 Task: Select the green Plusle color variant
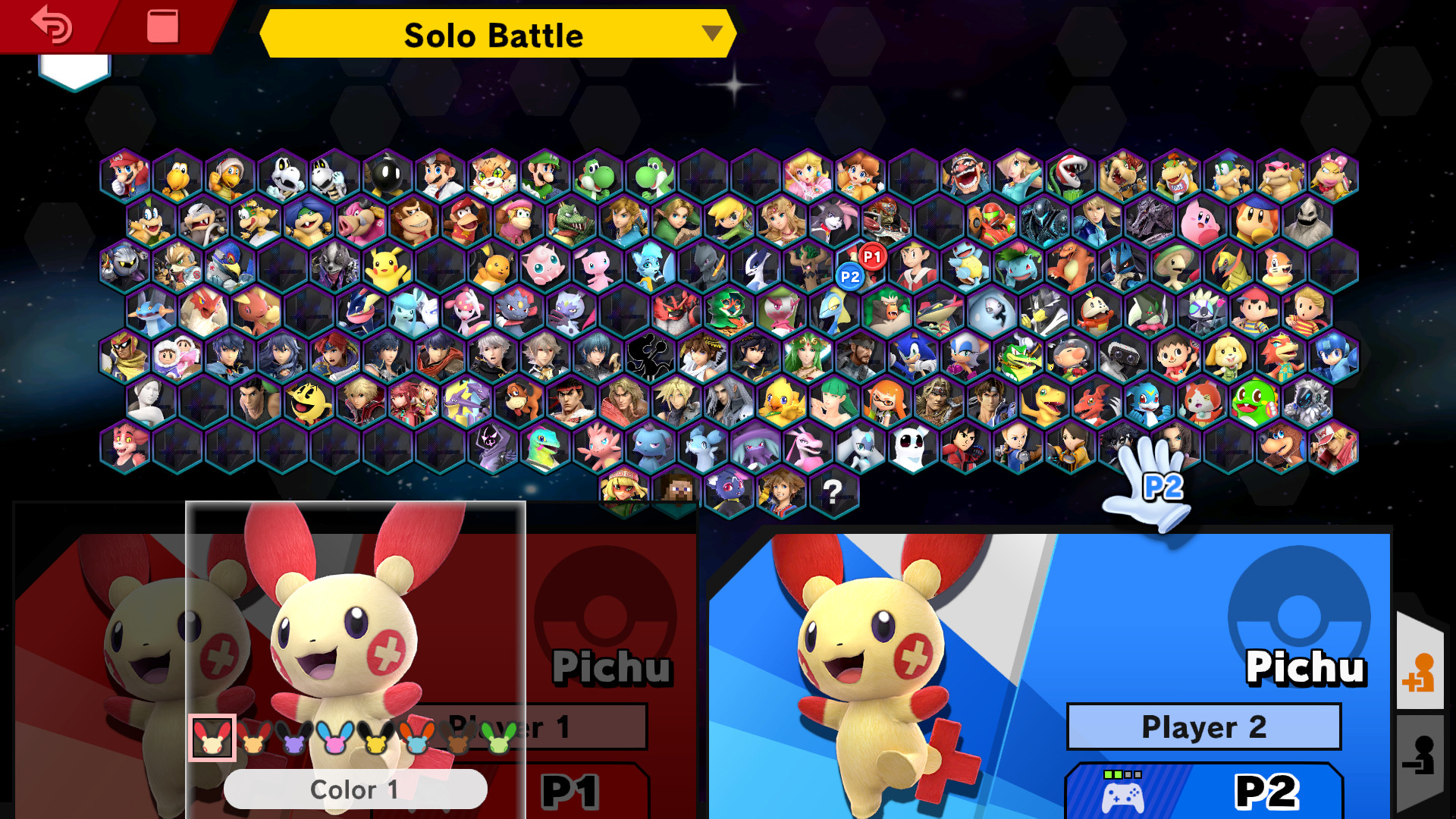500,739
